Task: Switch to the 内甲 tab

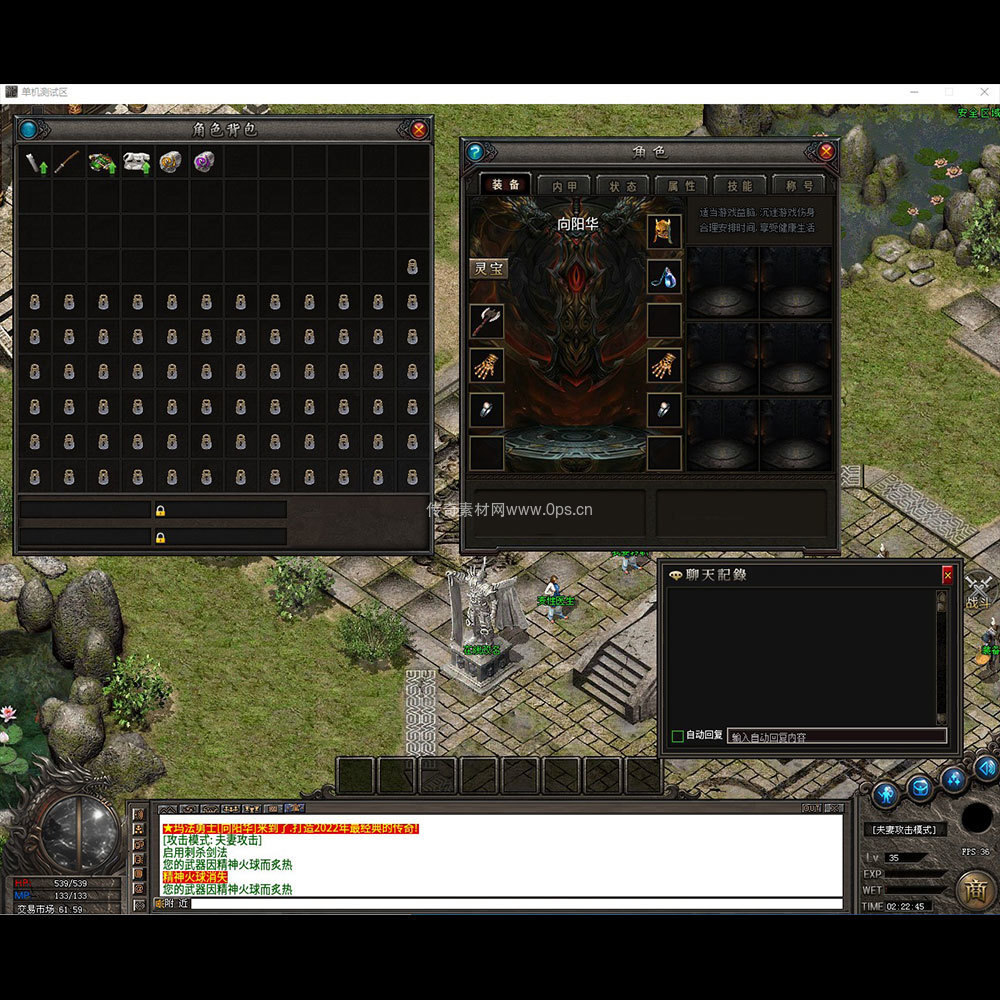Action: click(564, 185)
